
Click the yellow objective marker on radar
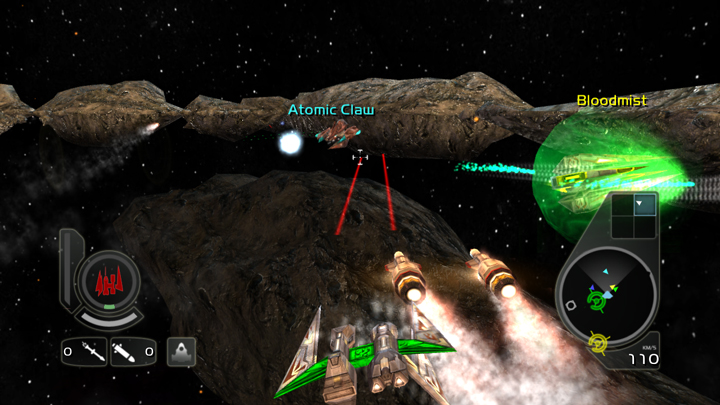[x=599, y=344]
